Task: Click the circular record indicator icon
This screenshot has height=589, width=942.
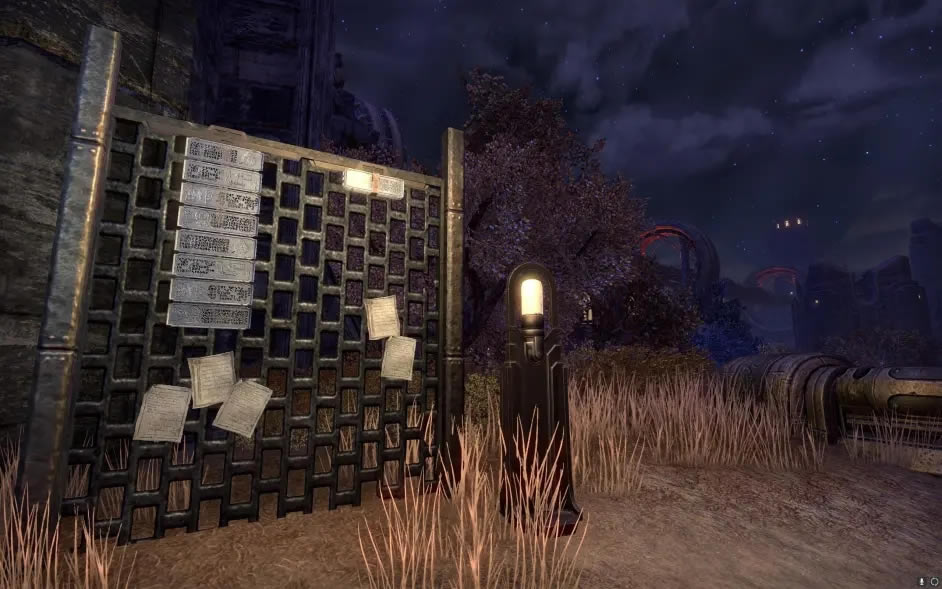Action: click(x=933, y=581)
